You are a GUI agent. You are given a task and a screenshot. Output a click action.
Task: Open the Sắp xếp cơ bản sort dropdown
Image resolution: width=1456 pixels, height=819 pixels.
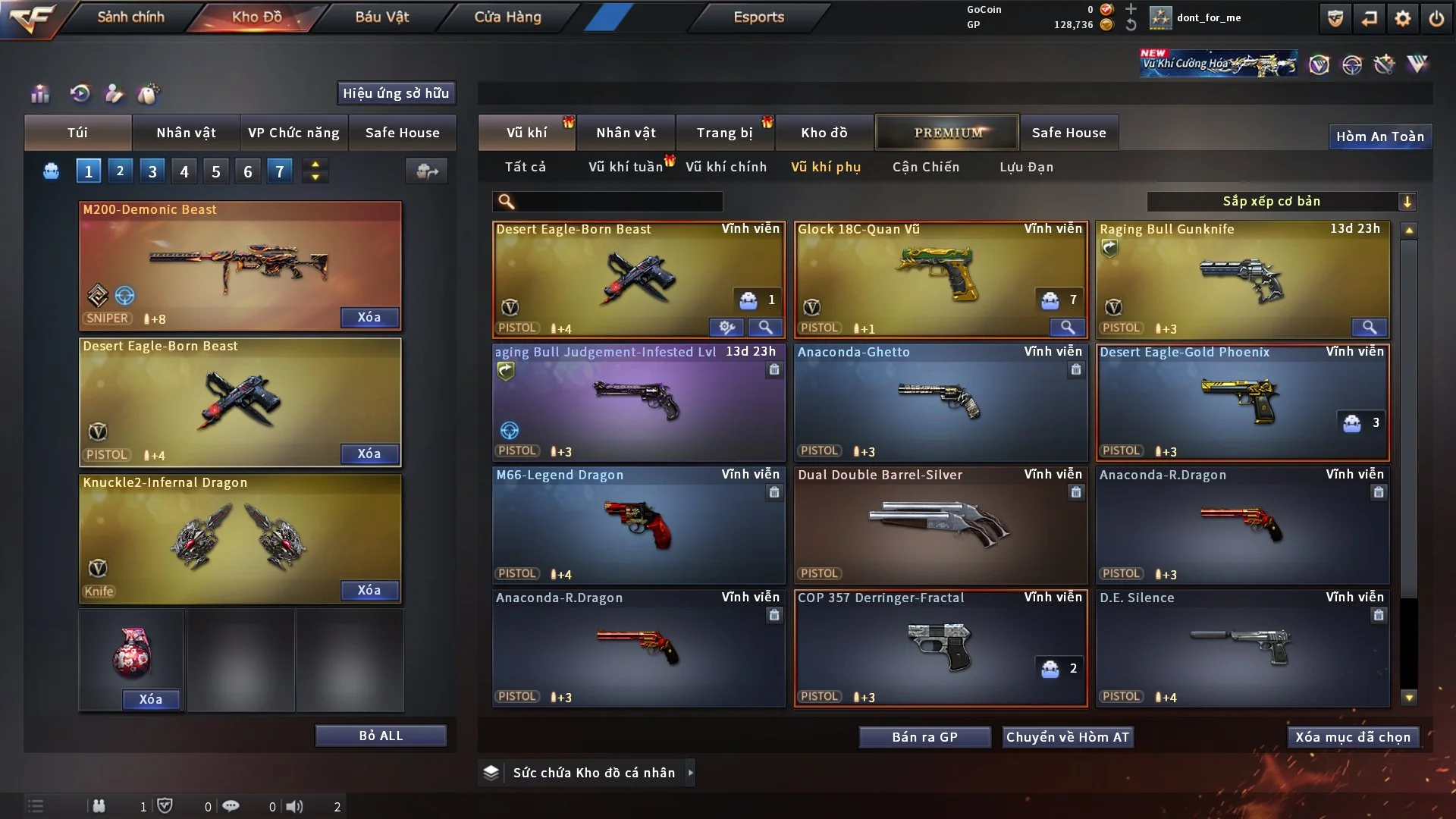click(x=1281, y=201)
